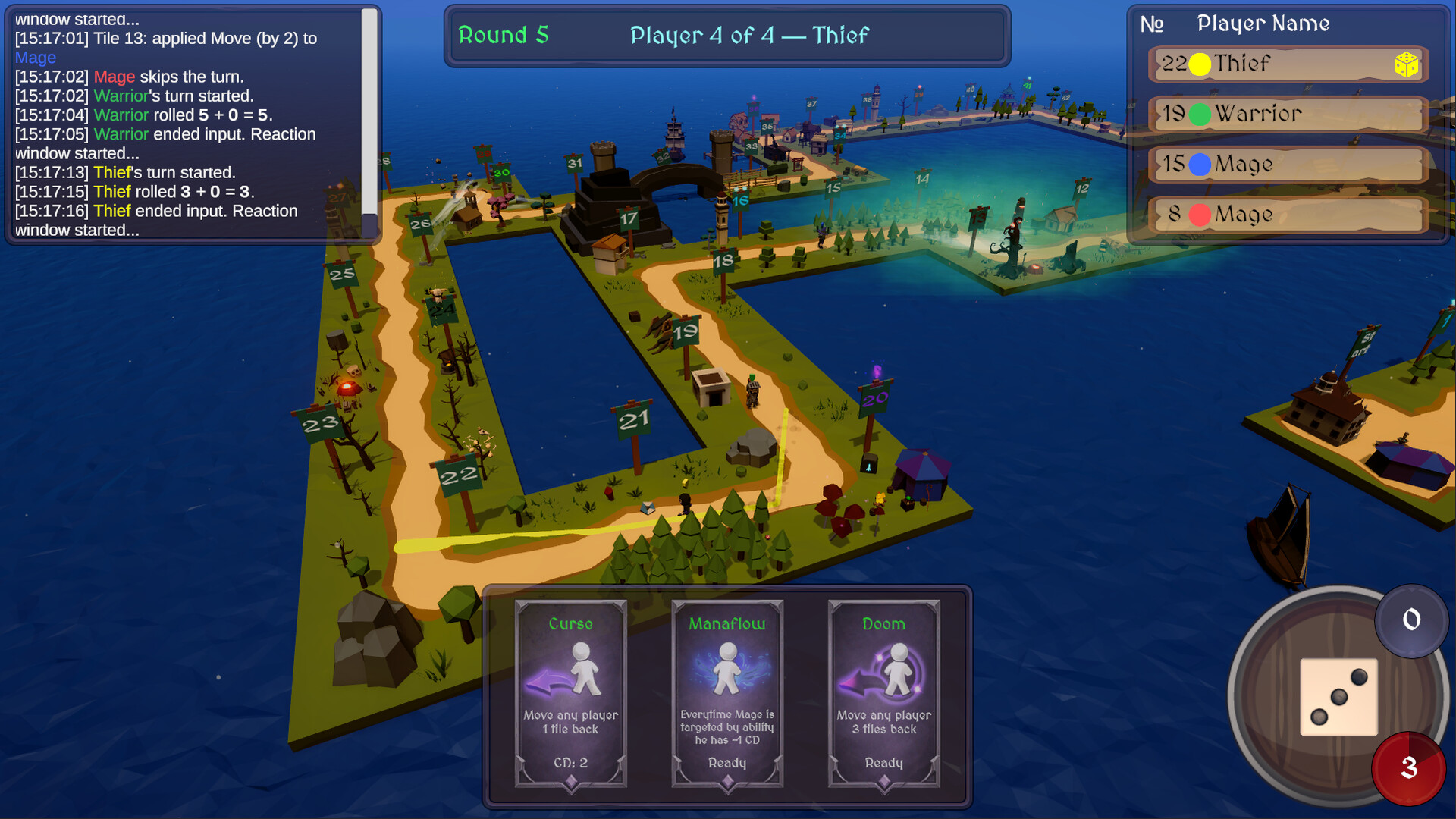Click the Player 4 of 4 — Thief header
Screen dimensions: 1456x819
pyautogui.click(x=748, y=35)
